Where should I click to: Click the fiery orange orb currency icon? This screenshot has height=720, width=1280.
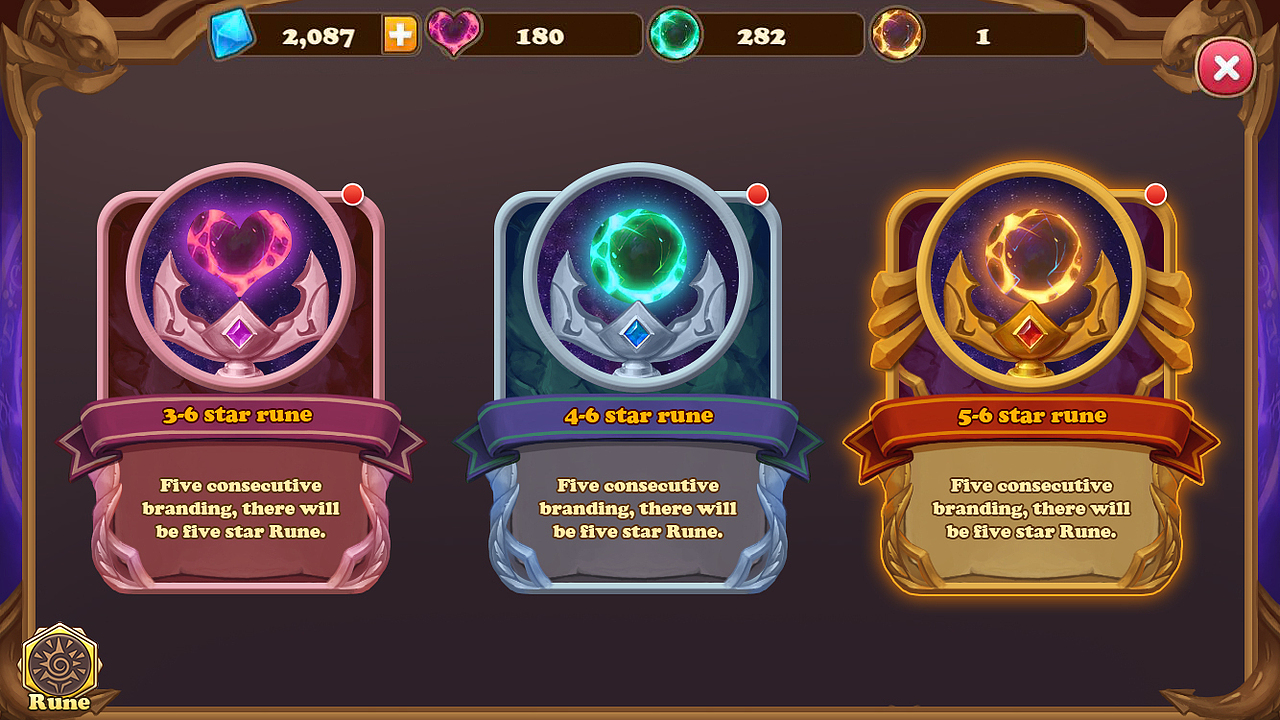click(897, 34)
